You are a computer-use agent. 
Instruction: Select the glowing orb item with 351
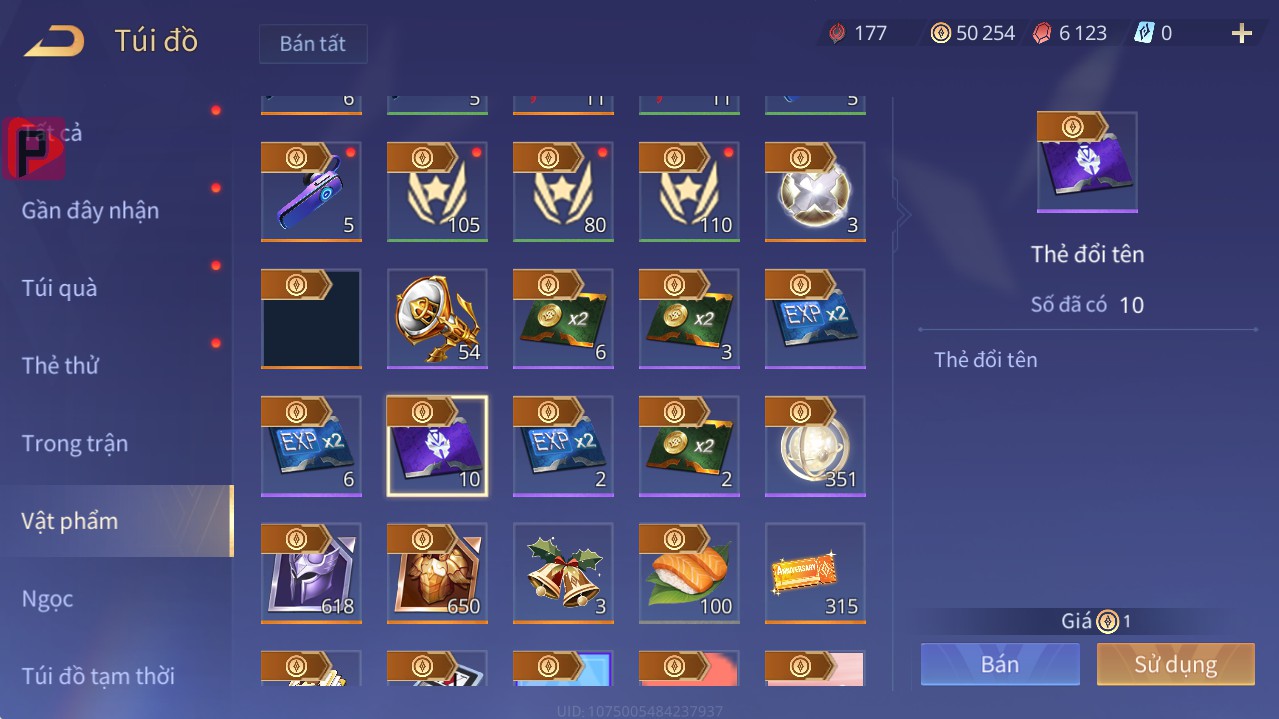(815, 446)
